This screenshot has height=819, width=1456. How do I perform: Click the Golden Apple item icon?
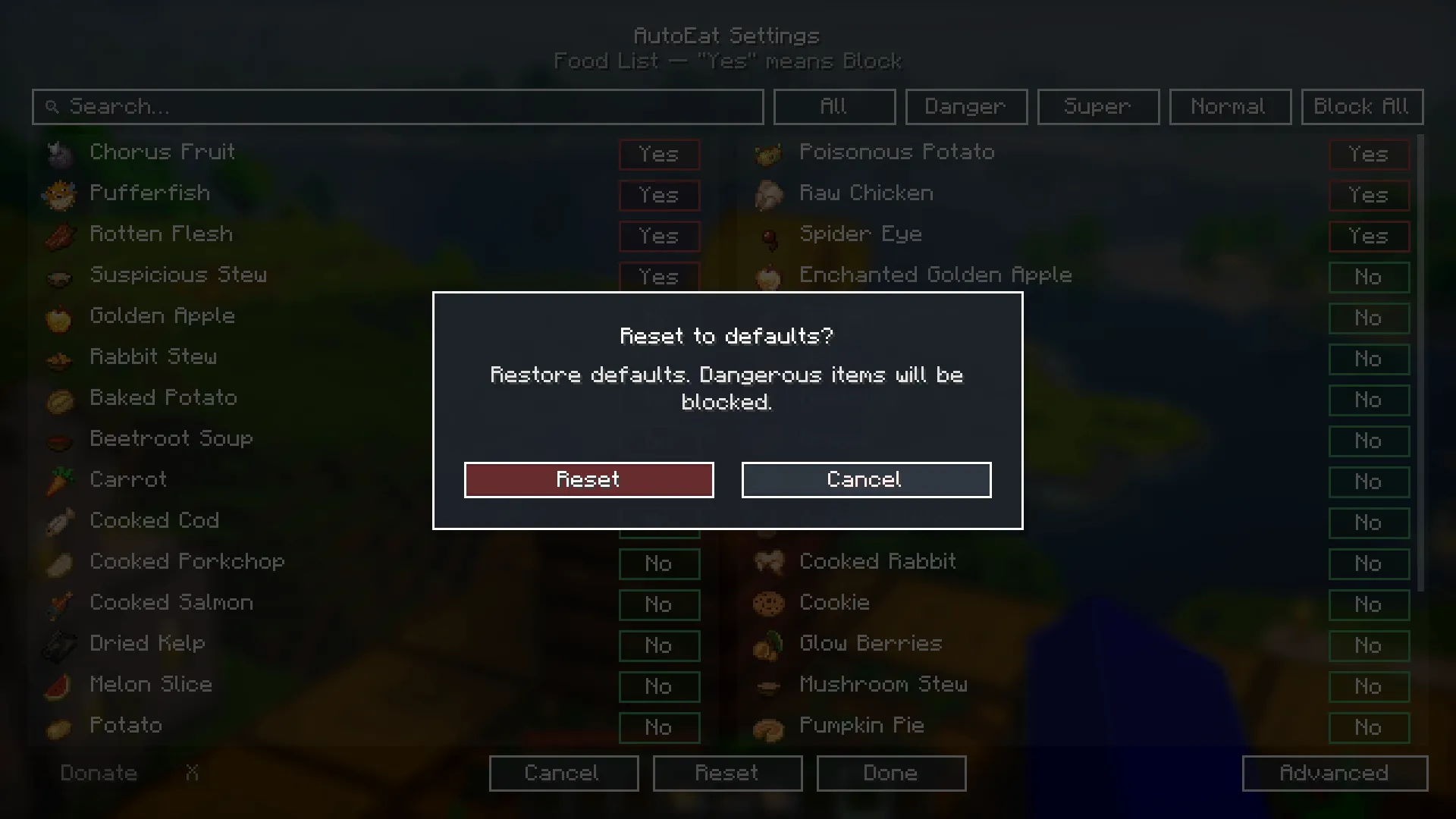coord(60,318)
